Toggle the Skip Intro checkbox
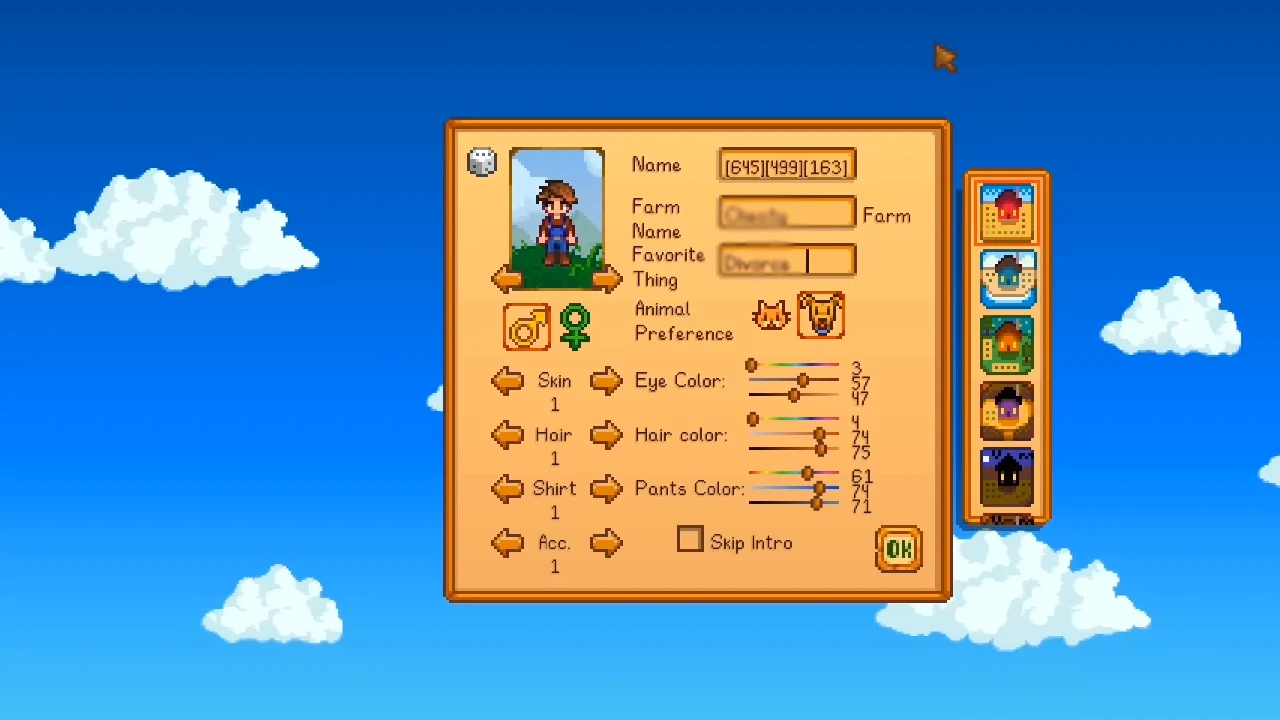This screenshot has width=1280, height=720. point(690,540)
